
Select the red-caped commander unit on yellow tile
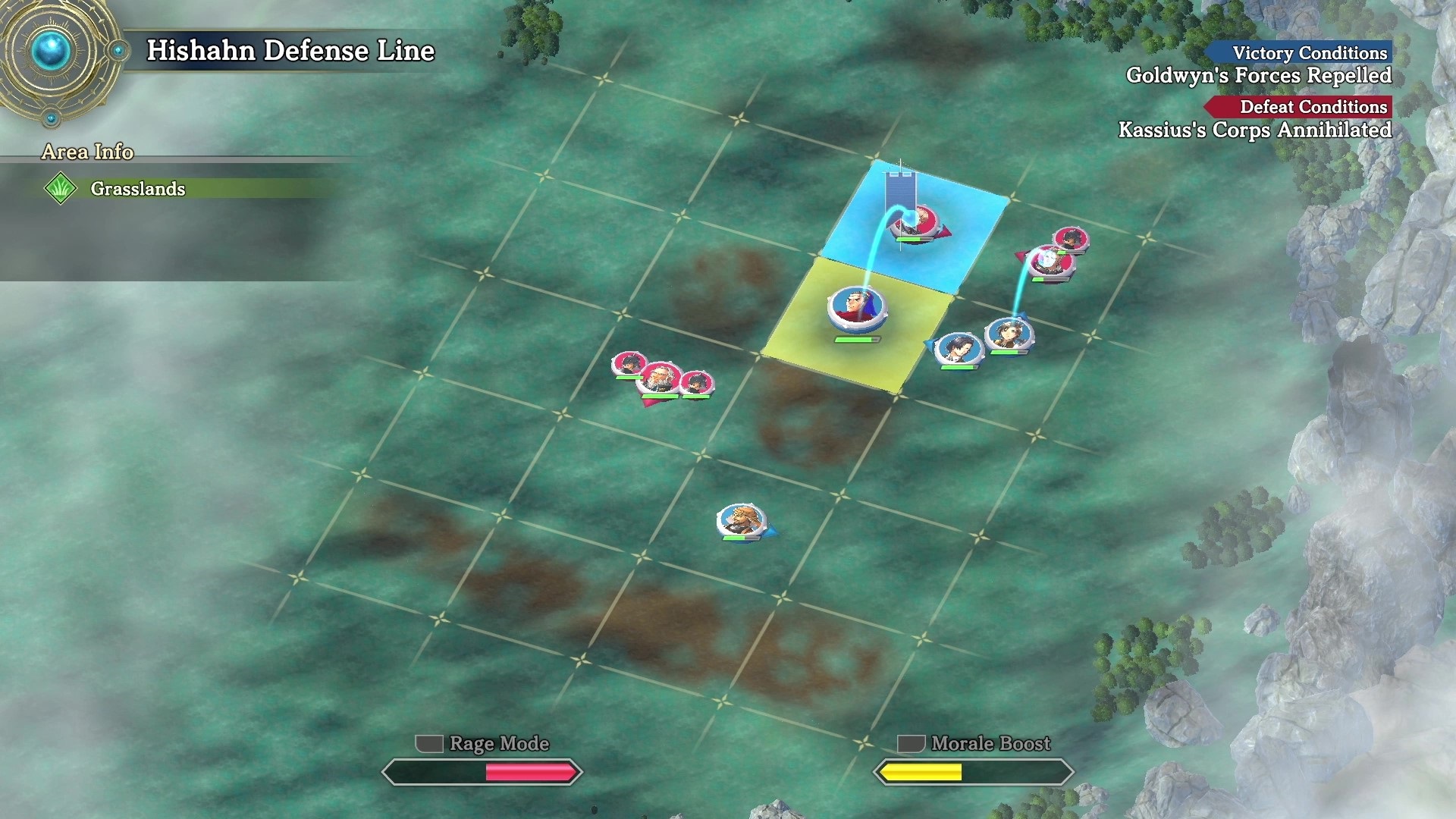(857, 309)
